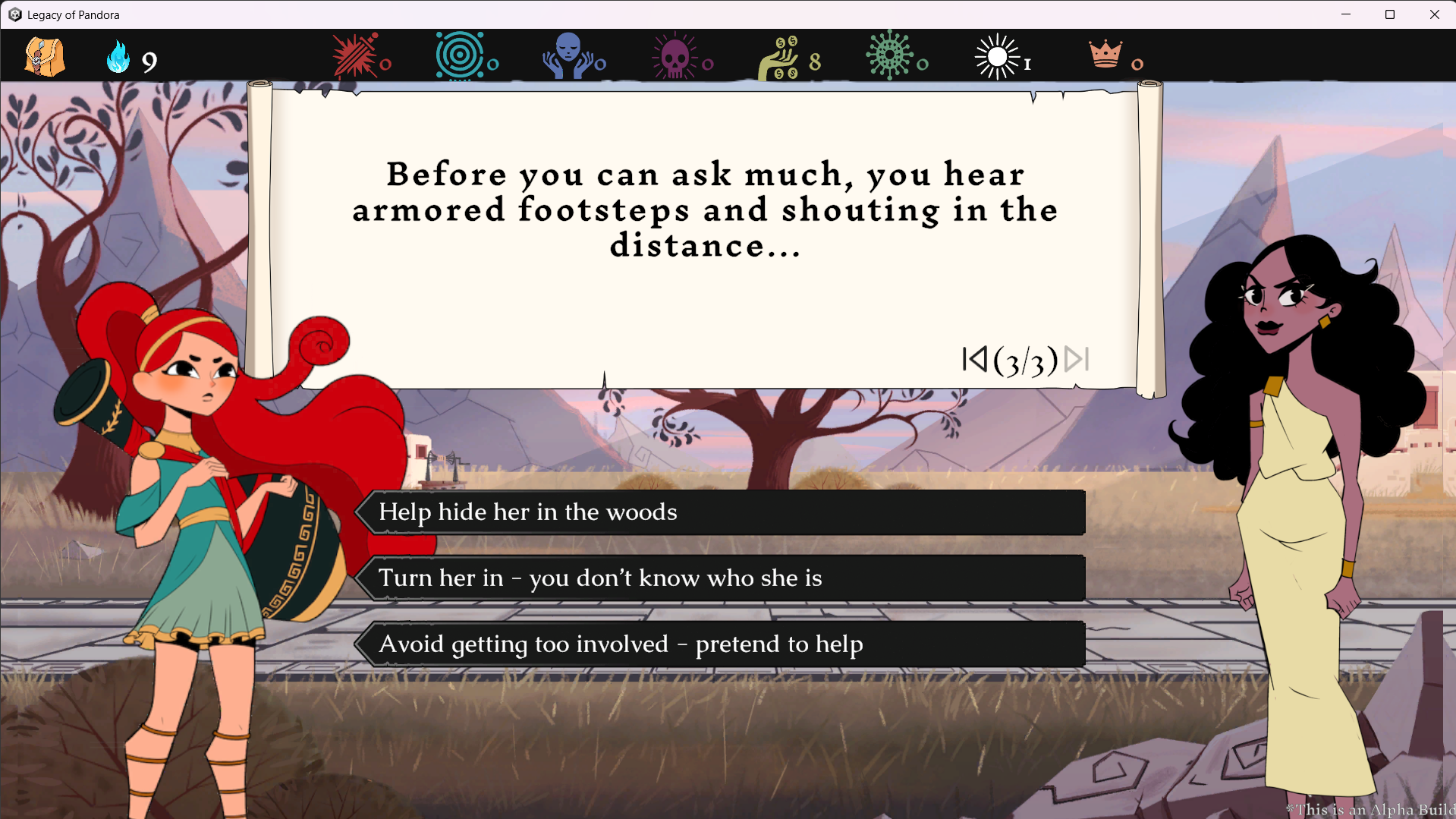Select 'Turn her in' dialogue option

[721, 578]
